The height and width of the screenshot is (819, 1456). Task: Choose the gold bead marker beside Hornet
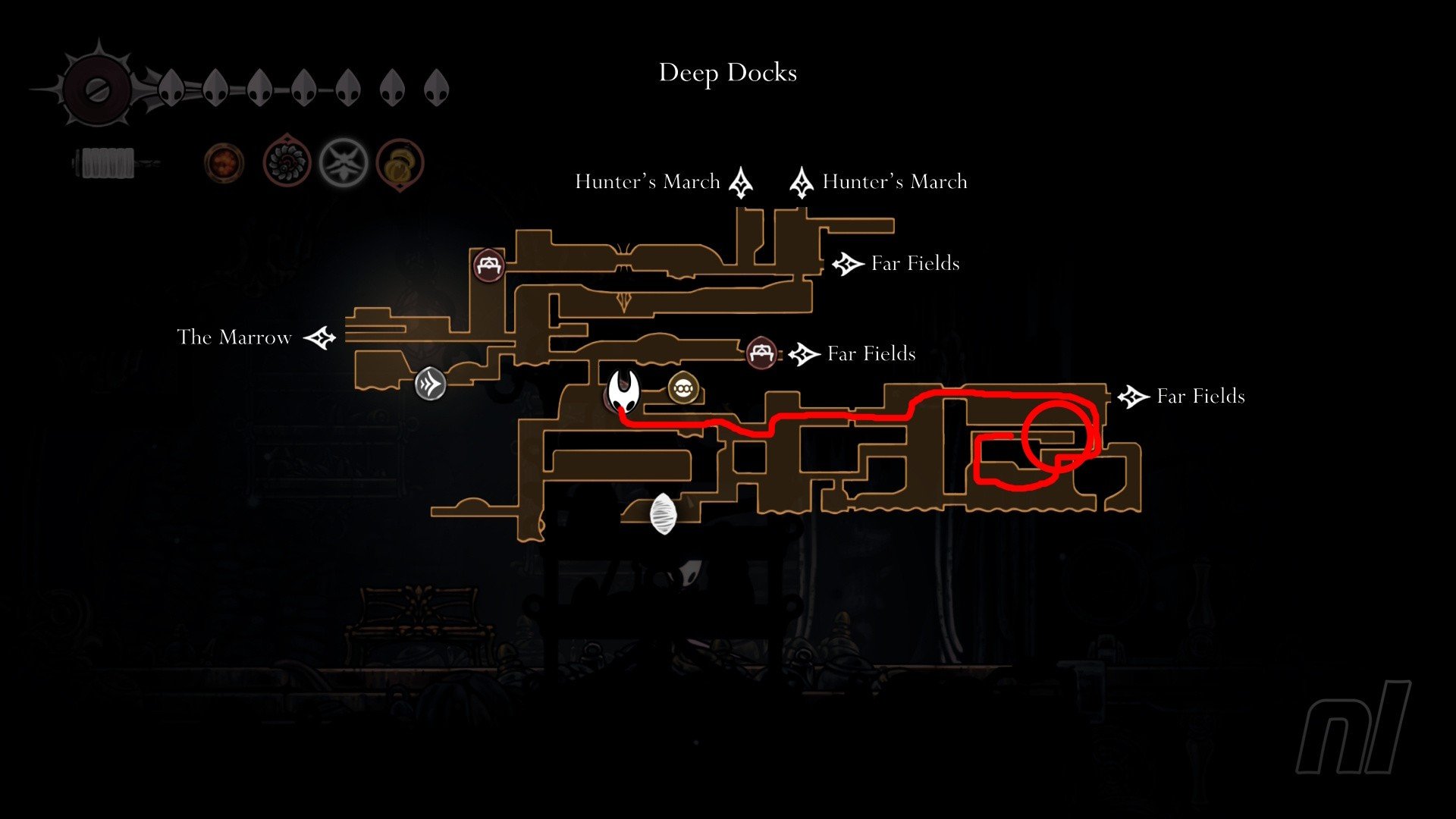tap(682, 389)
